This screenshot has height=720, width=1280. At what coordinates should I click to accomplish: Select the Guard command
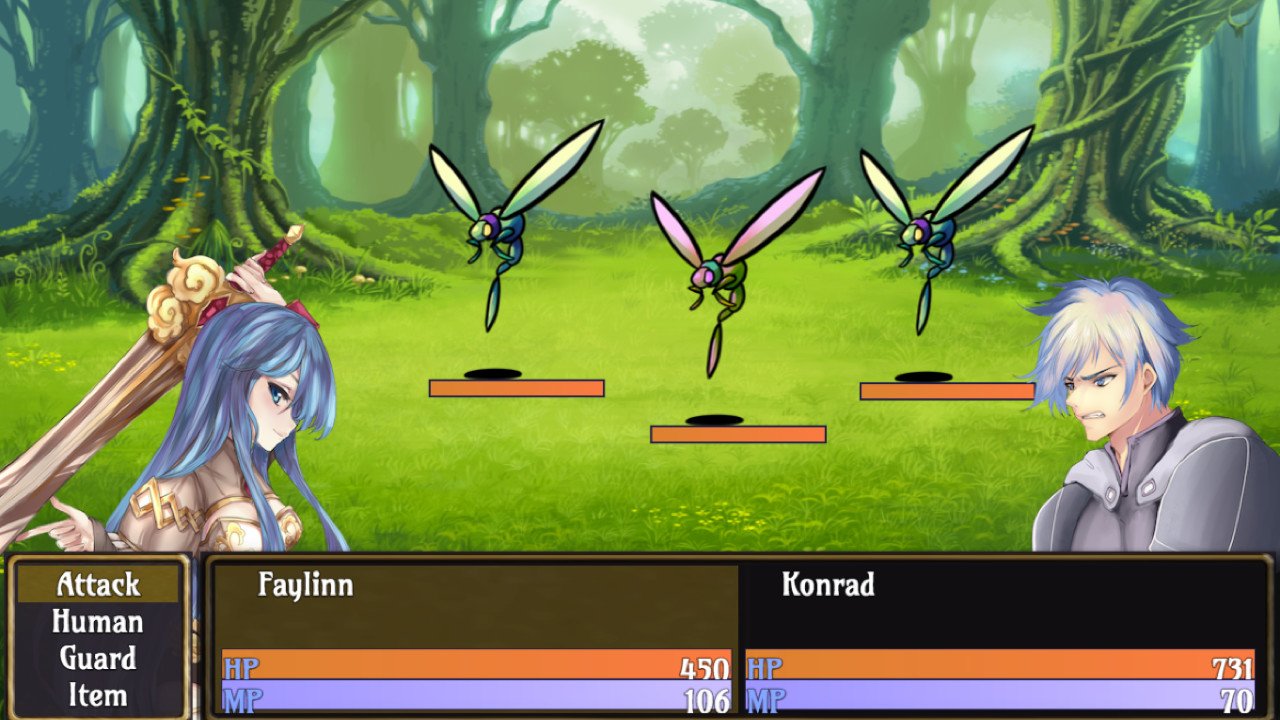pos(98,658)
